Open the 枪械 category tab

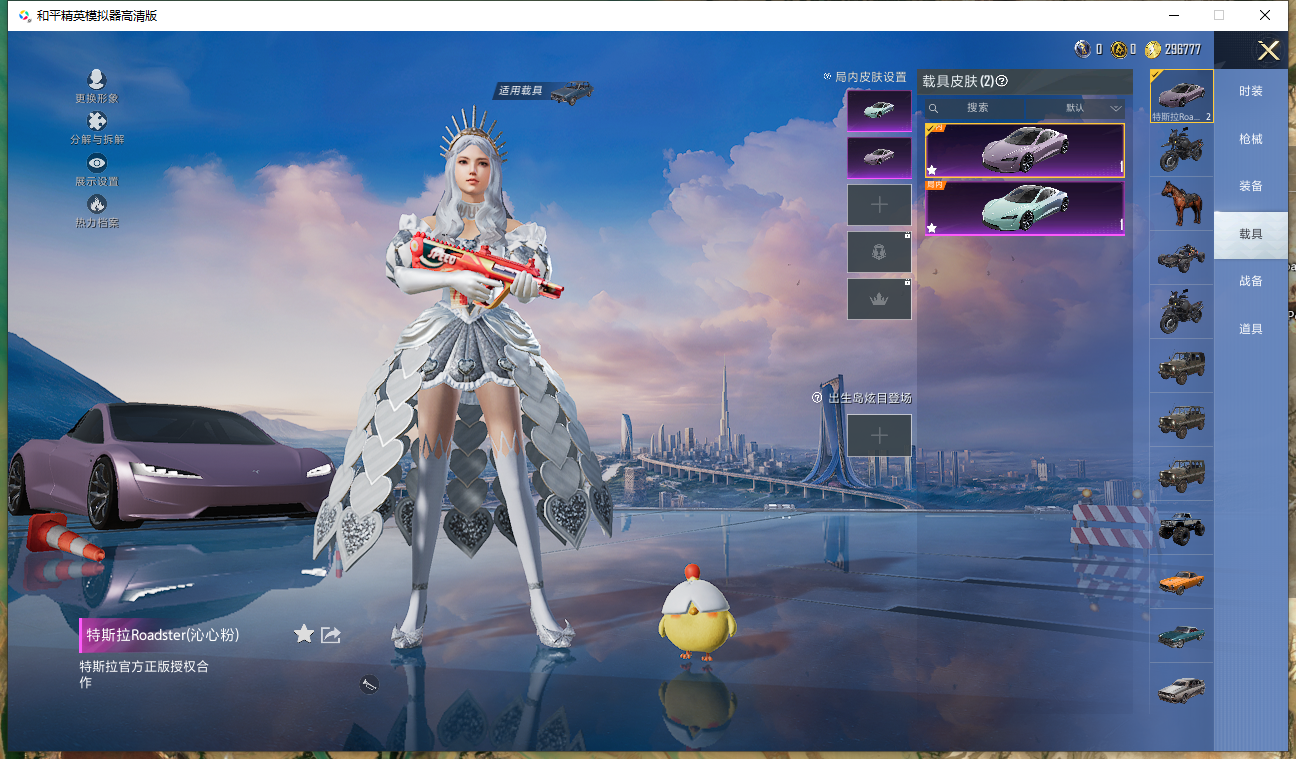click(x=1250, y=139)
